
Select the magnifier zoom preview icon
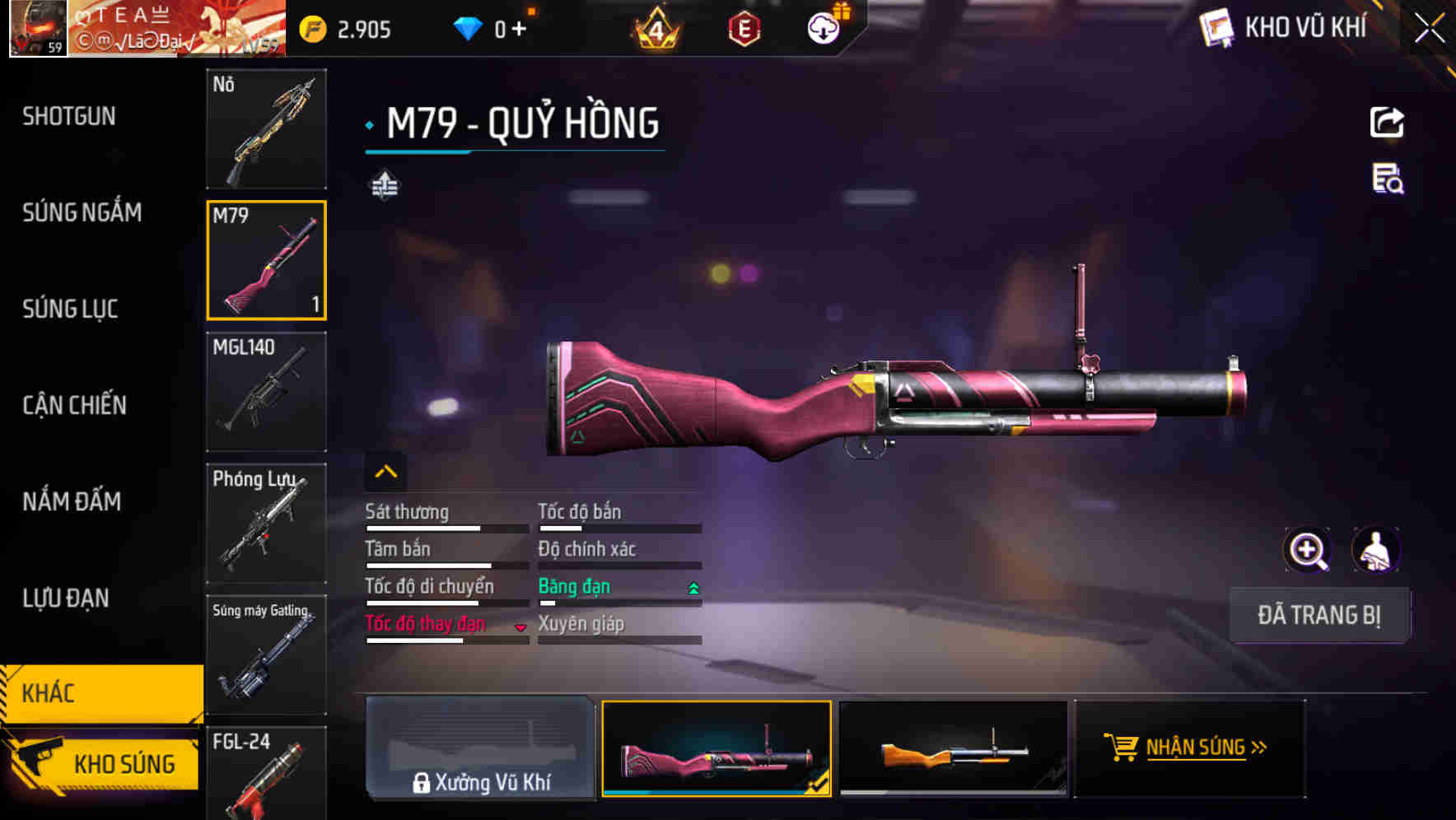[1309, 550]
